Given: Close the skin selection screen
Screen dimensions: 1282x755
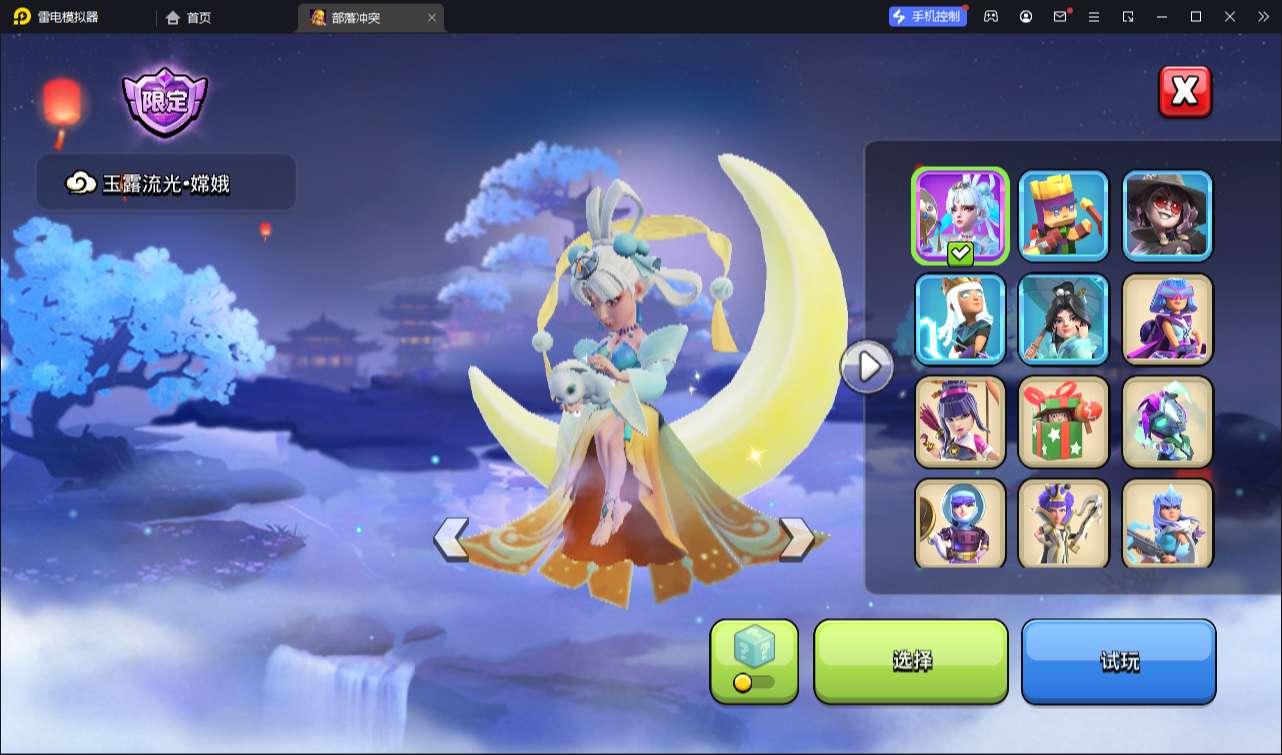Looking at the screenshot, I should click(x=1185, y=92).
